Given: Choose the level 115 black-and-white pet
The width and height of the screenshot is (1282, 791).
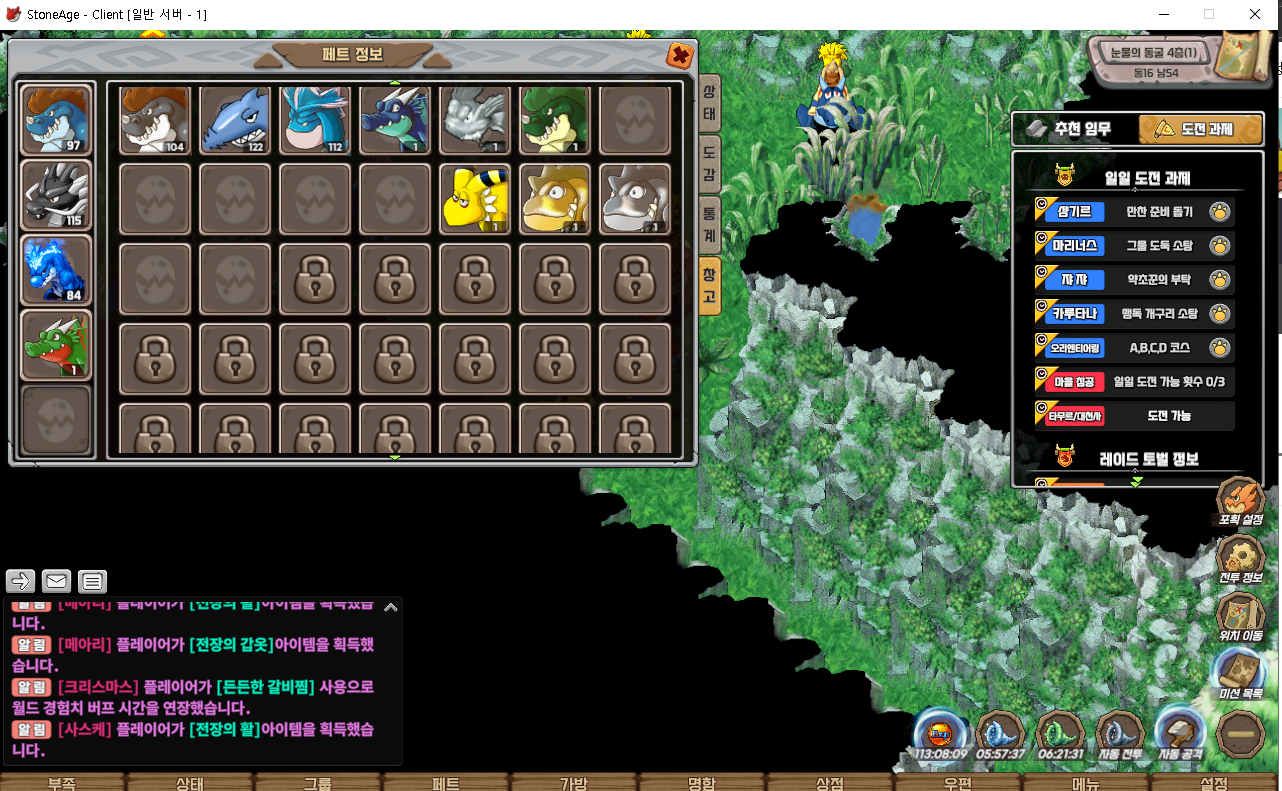Looking at the screenshot, I should pos(56,195).
